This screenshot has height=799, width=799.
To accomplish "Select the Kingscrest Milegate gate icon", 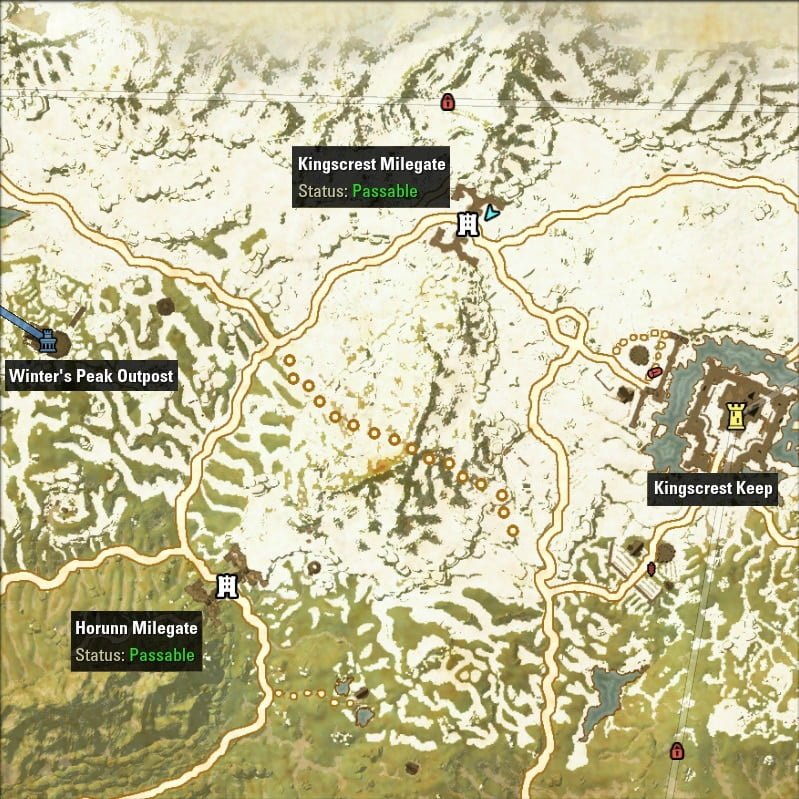I will click(466, 225).
